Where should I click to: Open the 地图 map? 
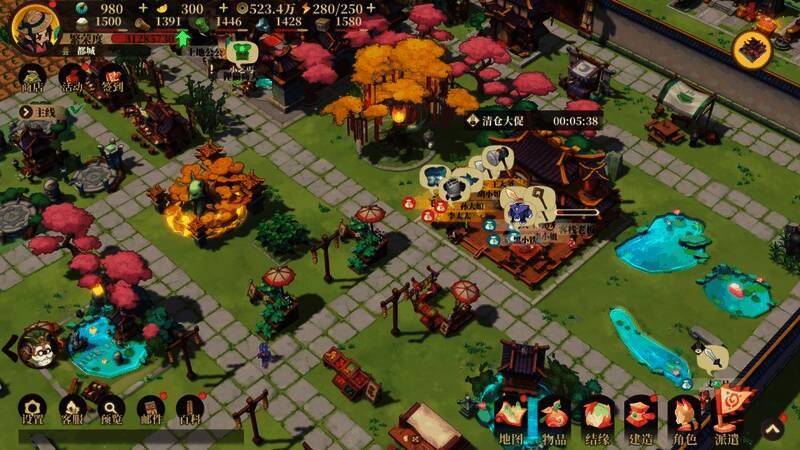[x=510, y=419]
